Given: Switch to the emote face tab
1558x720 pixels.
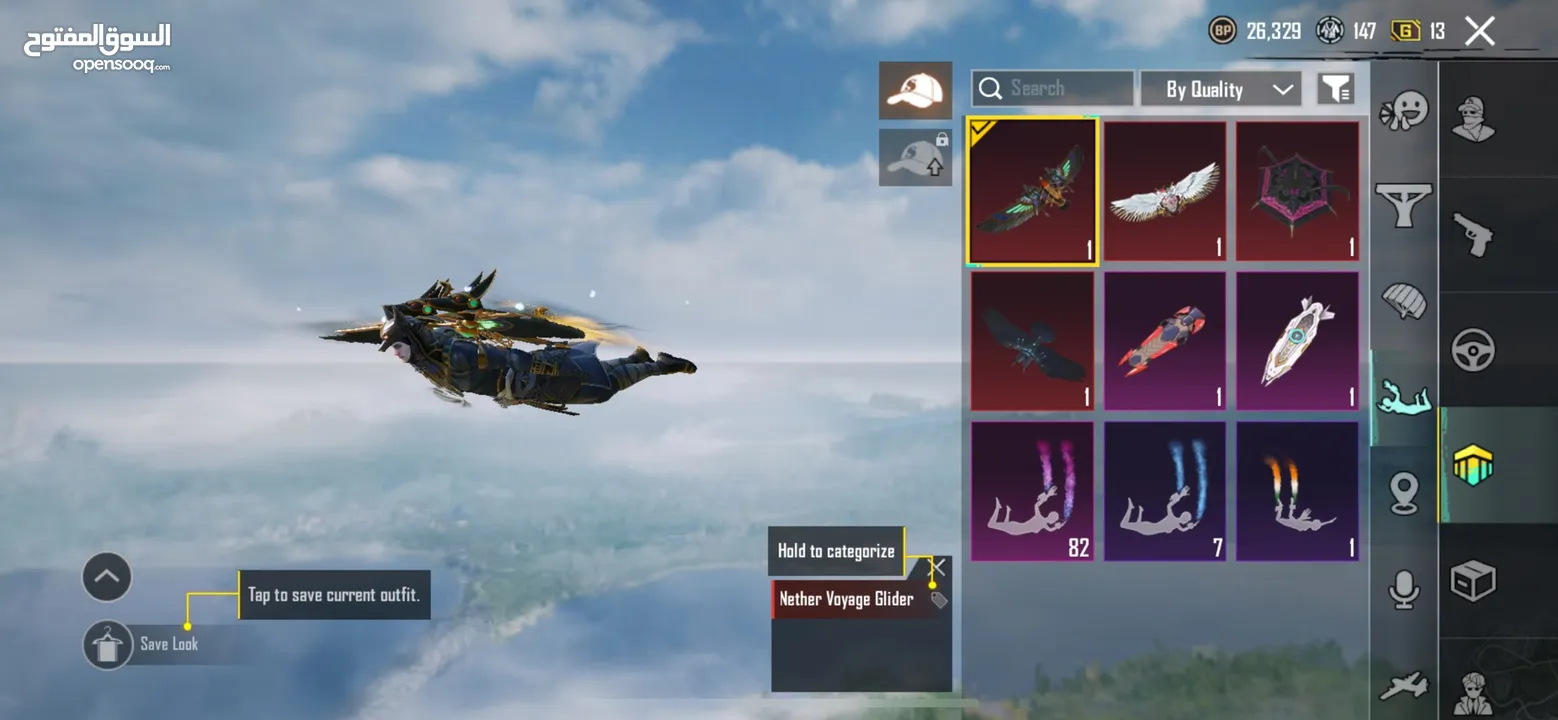Looking at the screenshot, I should tap(1404, 110).
